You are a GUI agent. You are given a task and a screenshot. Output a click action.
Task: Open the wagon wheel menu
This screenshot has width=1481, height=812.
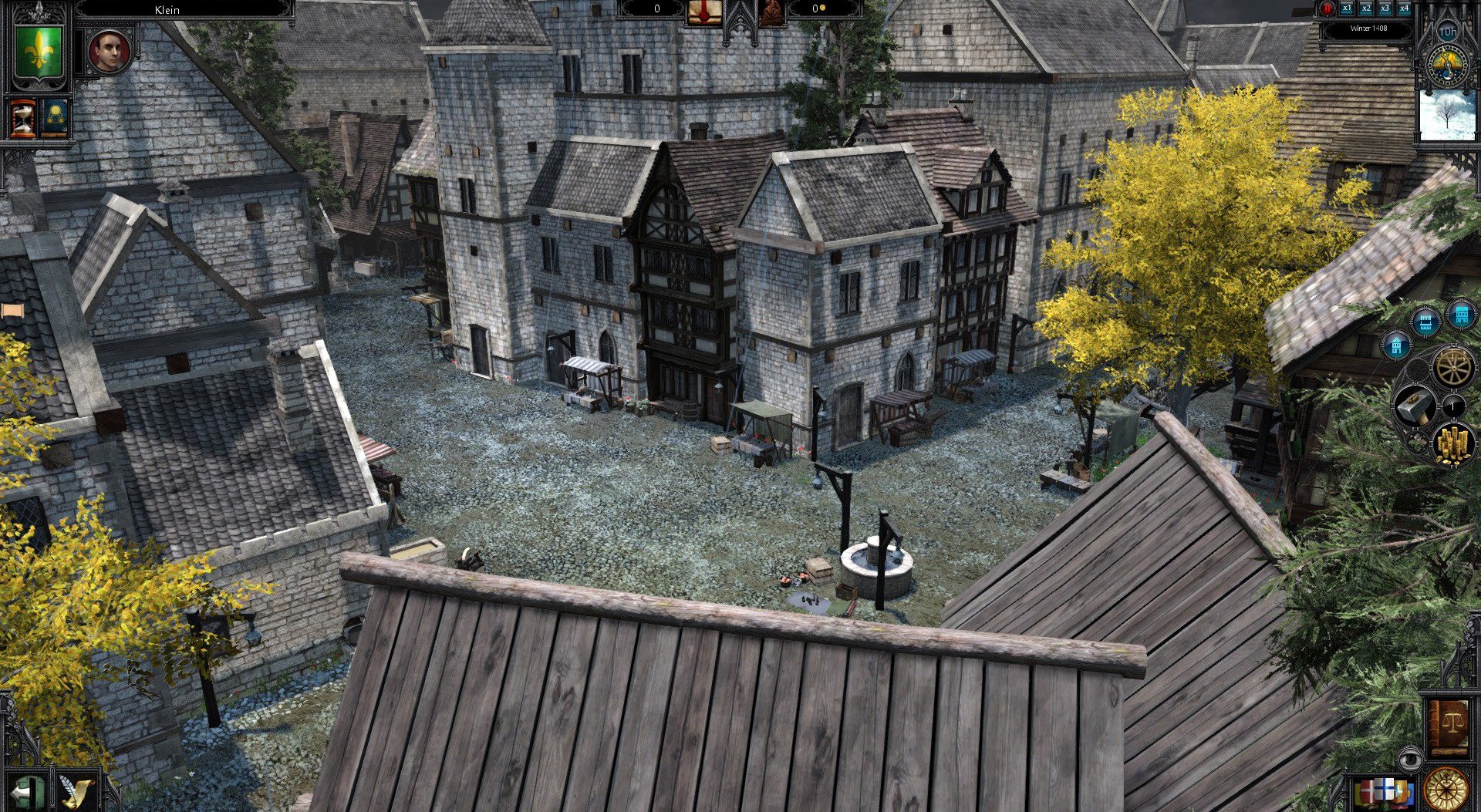(1454, 367)
